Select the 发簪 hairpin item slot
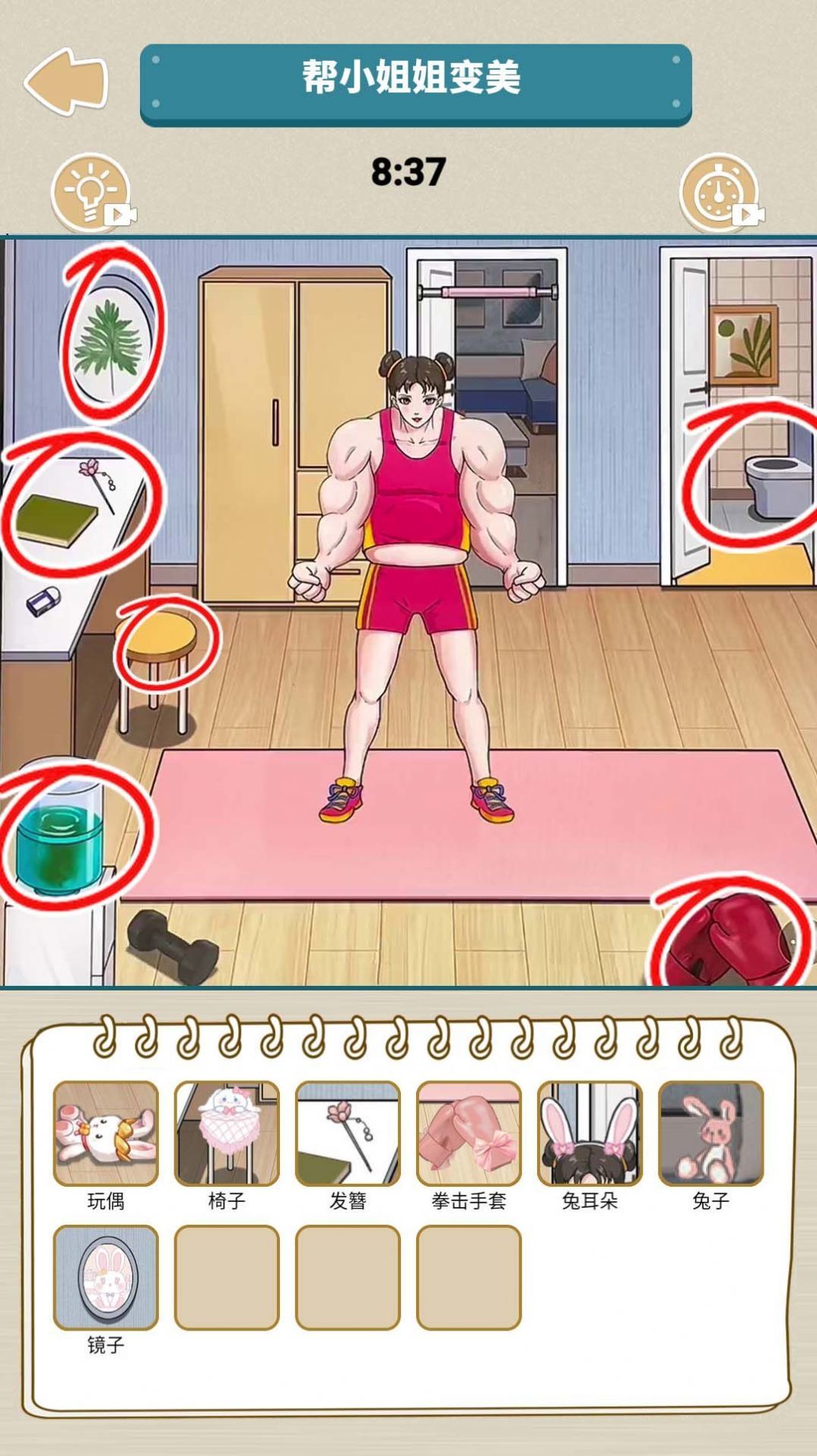The height and width of the screenshot is (1456, 817). pos(348,1133)
